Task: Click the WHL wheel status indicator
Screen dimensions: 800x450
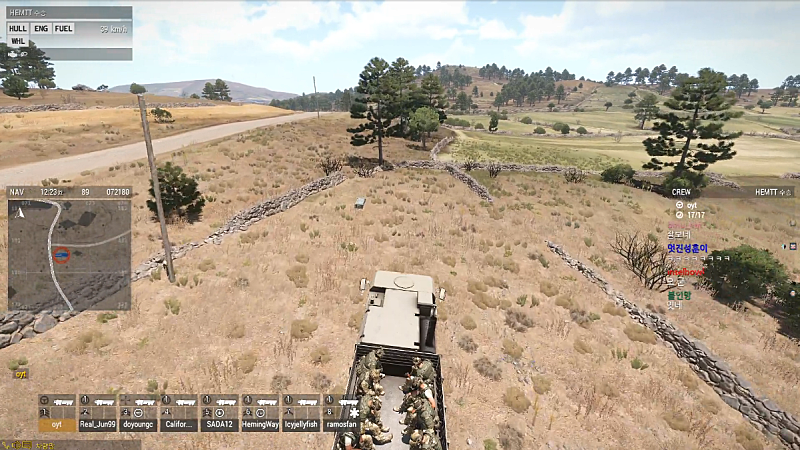Action: coord(18,41)
